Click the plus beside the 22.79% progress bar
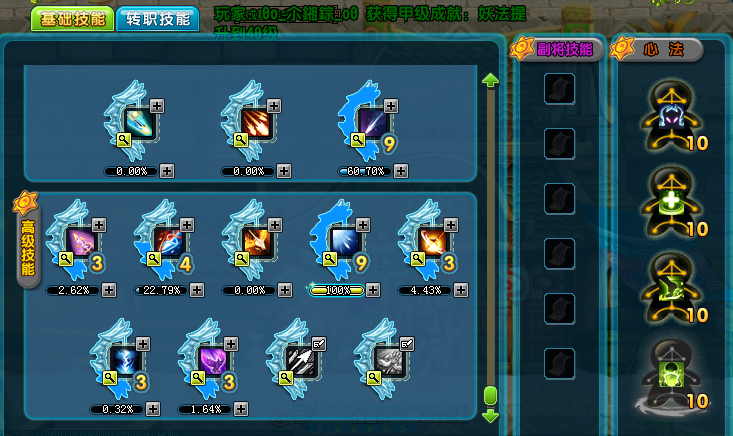733x436 pixels. click(x=197, y=290)
